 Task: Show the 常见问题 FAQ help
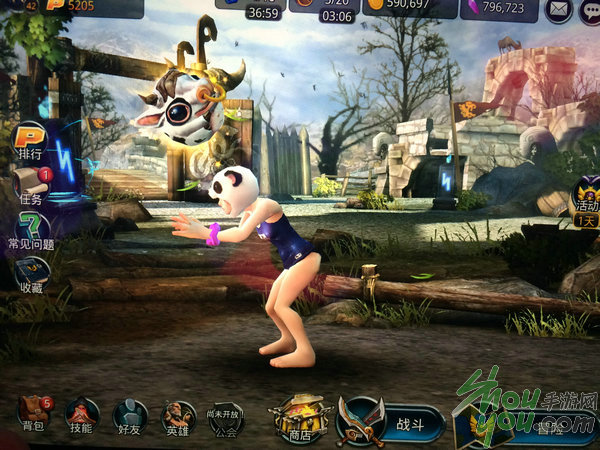pos(31,227)
